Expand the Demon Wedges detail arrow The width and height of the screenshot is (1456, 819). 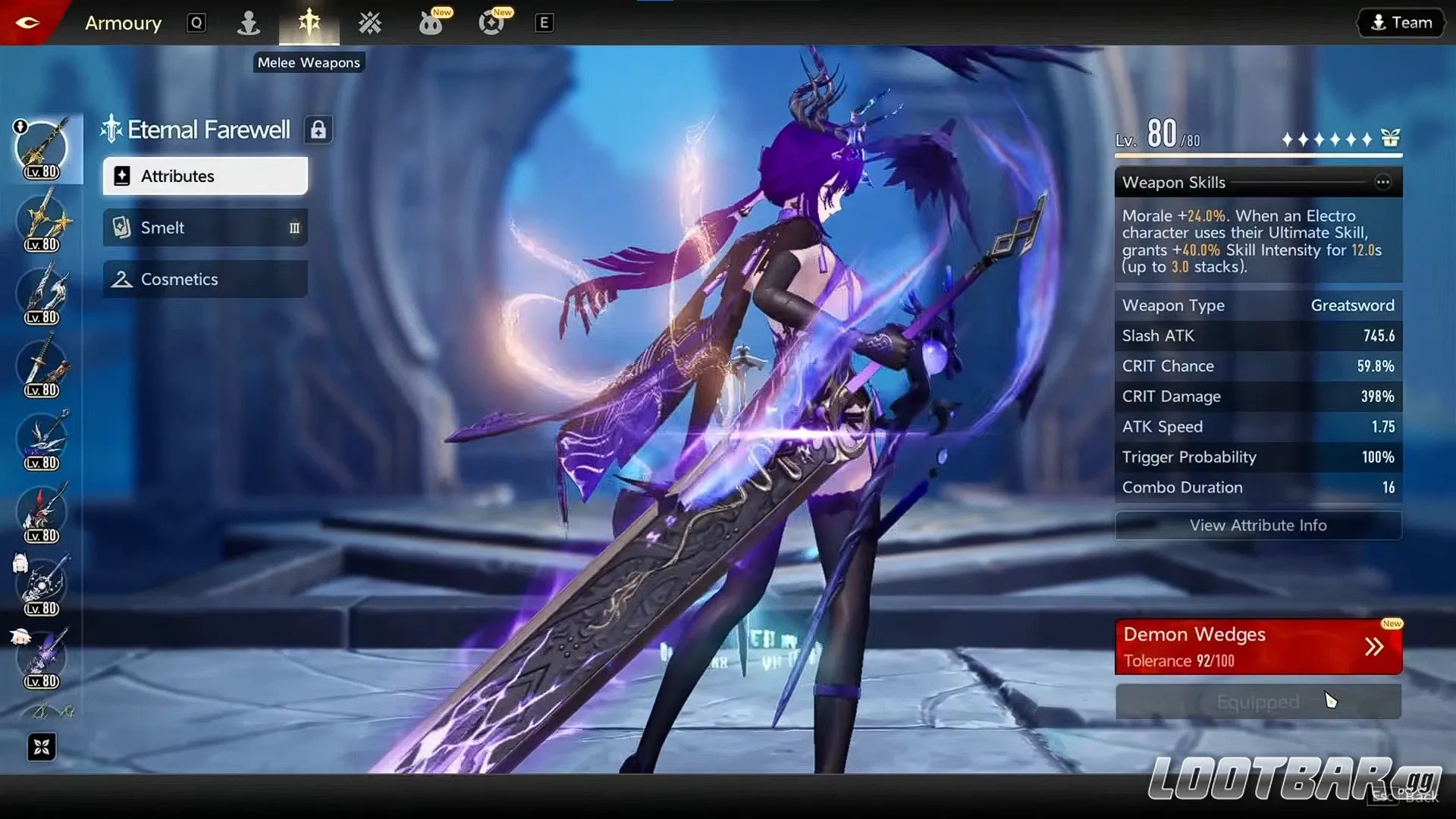click(1374, 646)
